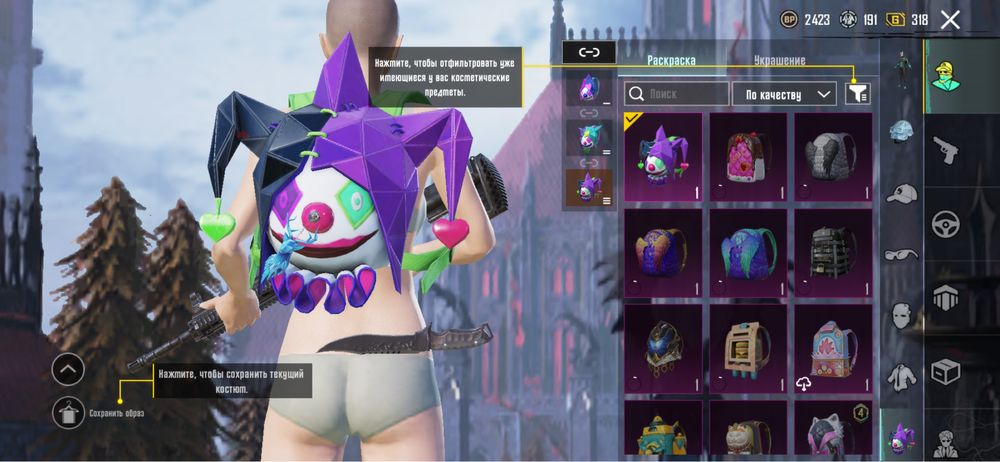Switch to the Раскраска tab
Viewport: 1000px width, 462px height.
tap(671, 61)
